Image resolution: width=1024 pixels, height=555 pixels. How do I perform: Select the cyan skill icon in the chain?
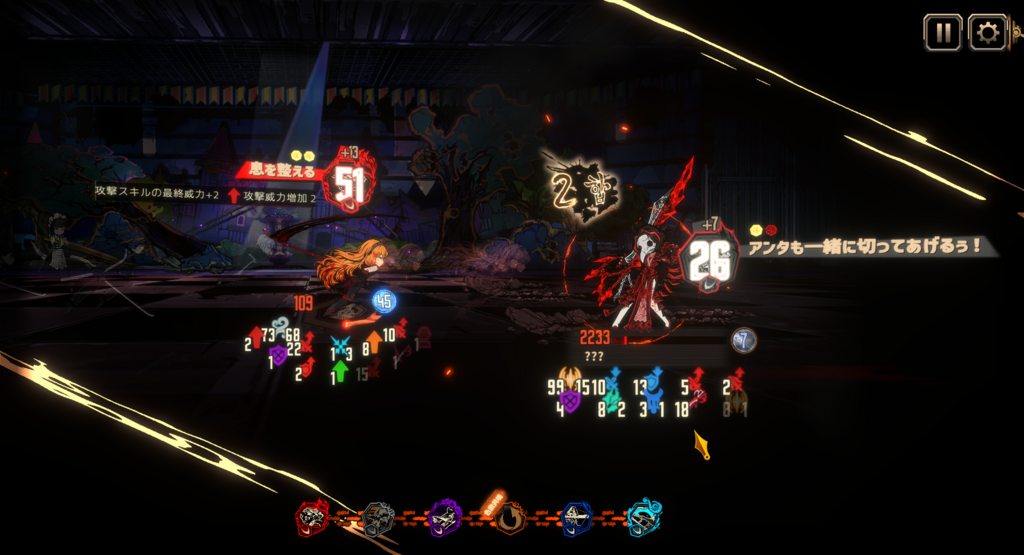643,518
